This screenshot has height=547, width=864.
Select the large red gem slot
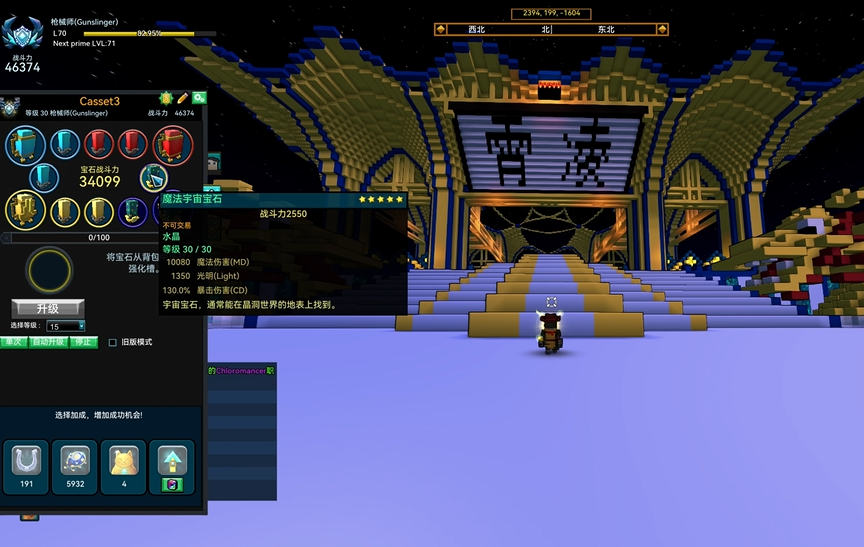(x=172, y=144)
